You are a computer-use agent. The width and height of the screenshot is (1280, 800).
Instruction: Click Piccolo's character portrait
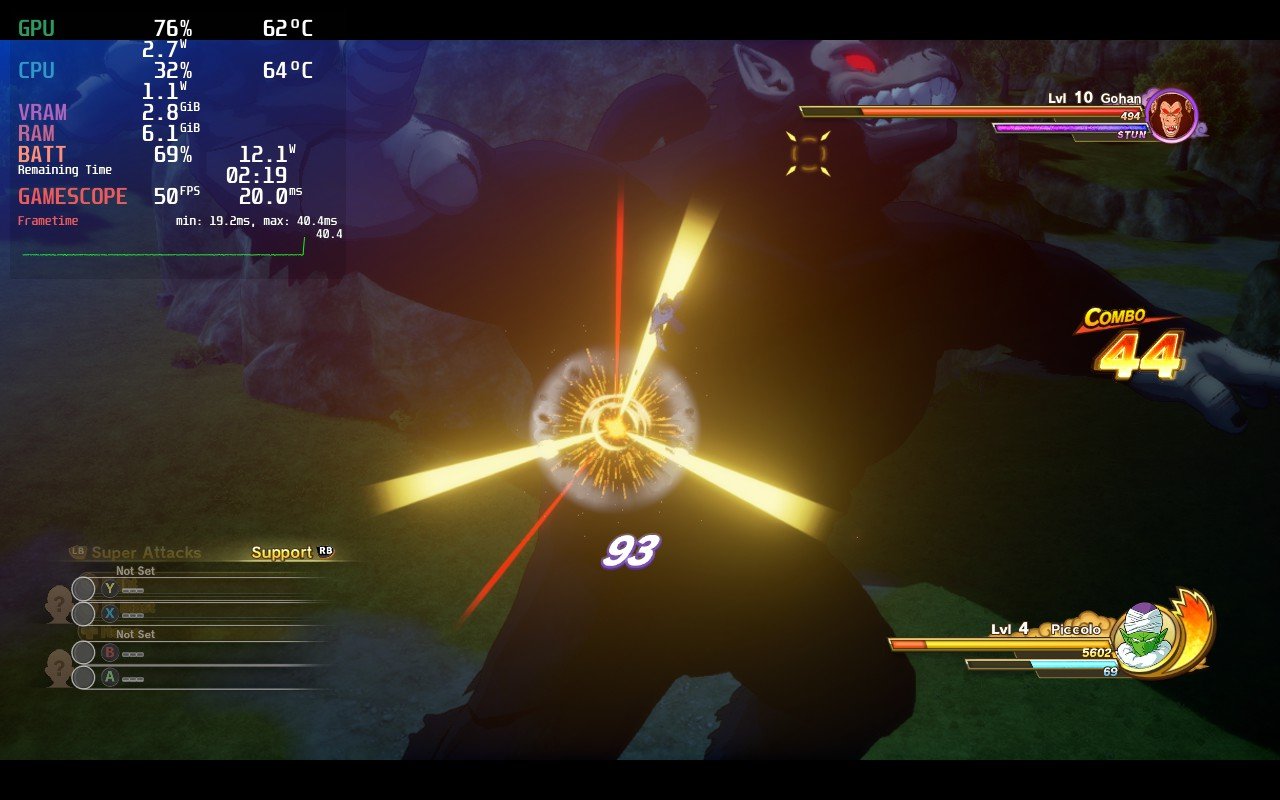tap(1144, 637)
